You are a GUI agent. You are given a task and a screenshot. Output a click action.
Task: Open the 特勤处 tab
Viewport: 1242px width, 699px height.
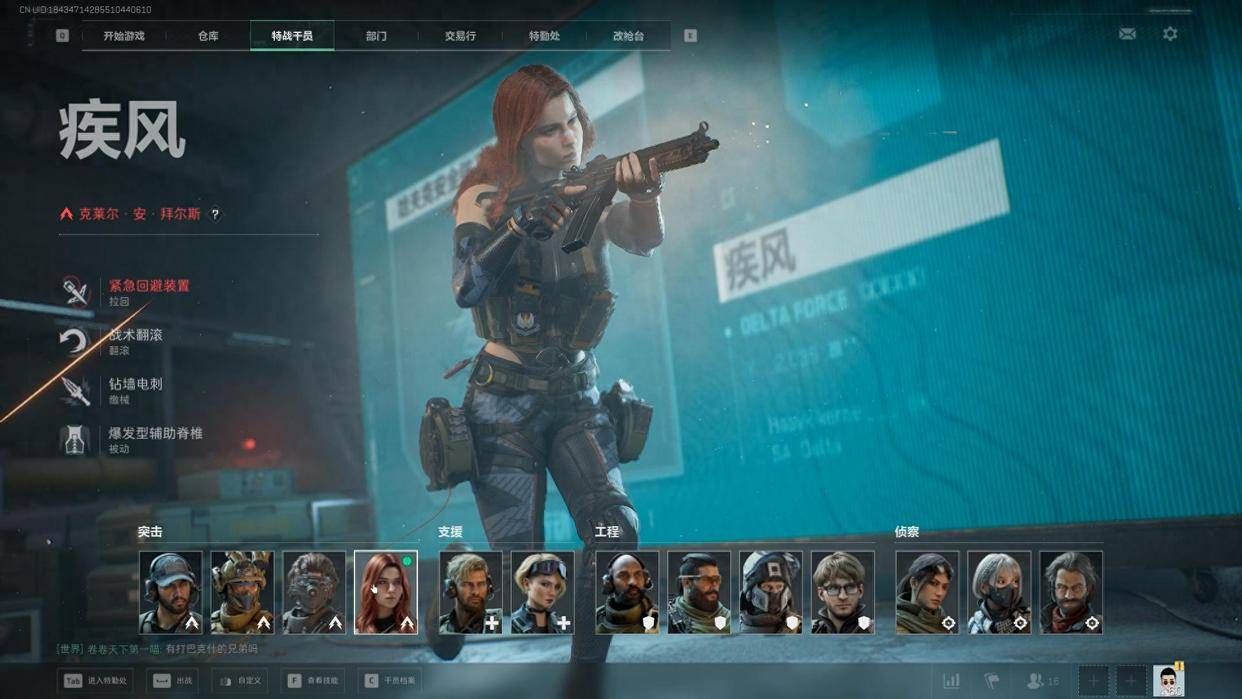coord(544,36)
